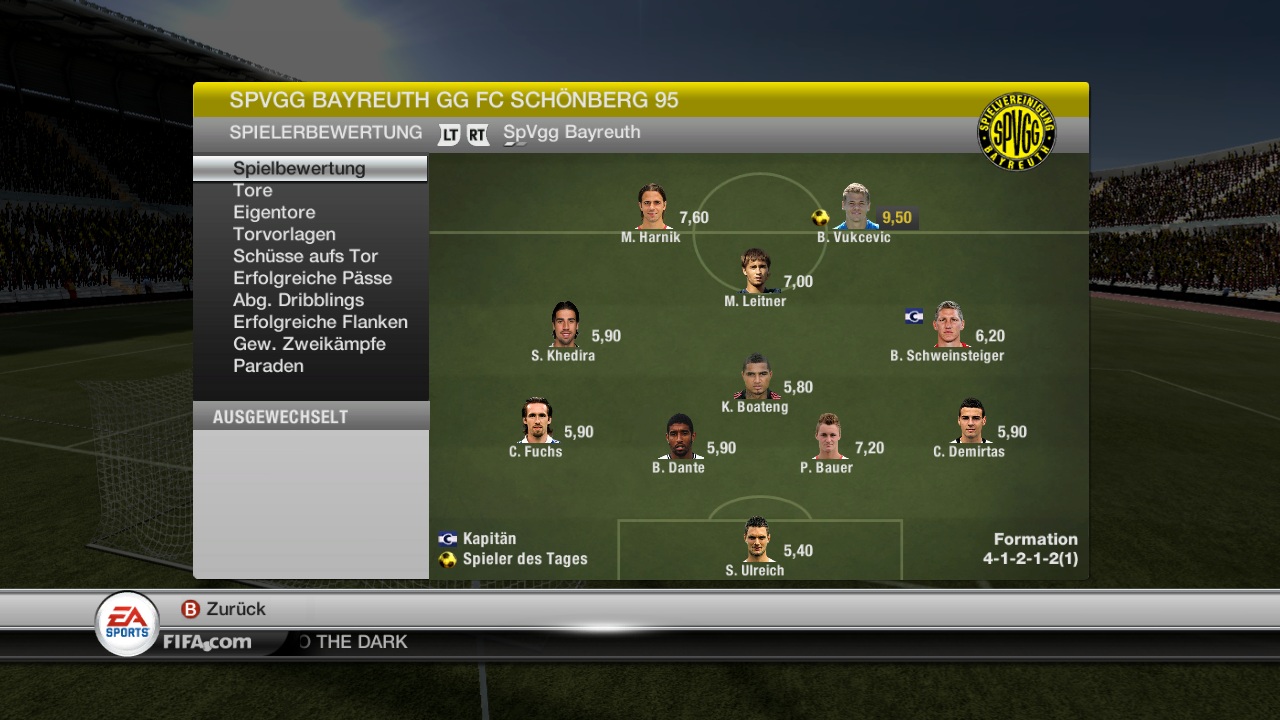Select the Spielbewertung menu entry

pyautogui.click(x=299, y=168)
